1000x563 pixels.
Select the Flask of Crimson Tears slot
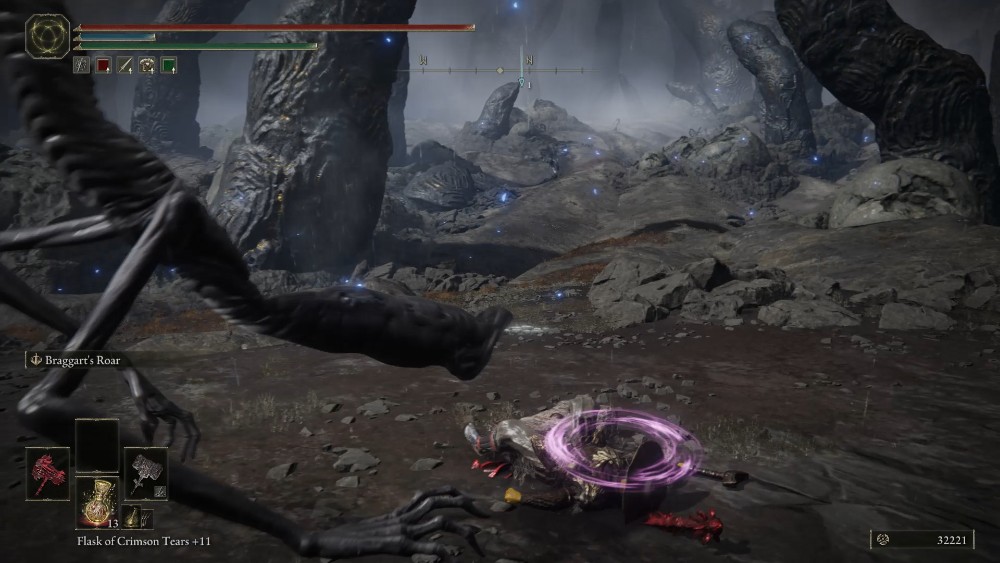tap(97, 501)
